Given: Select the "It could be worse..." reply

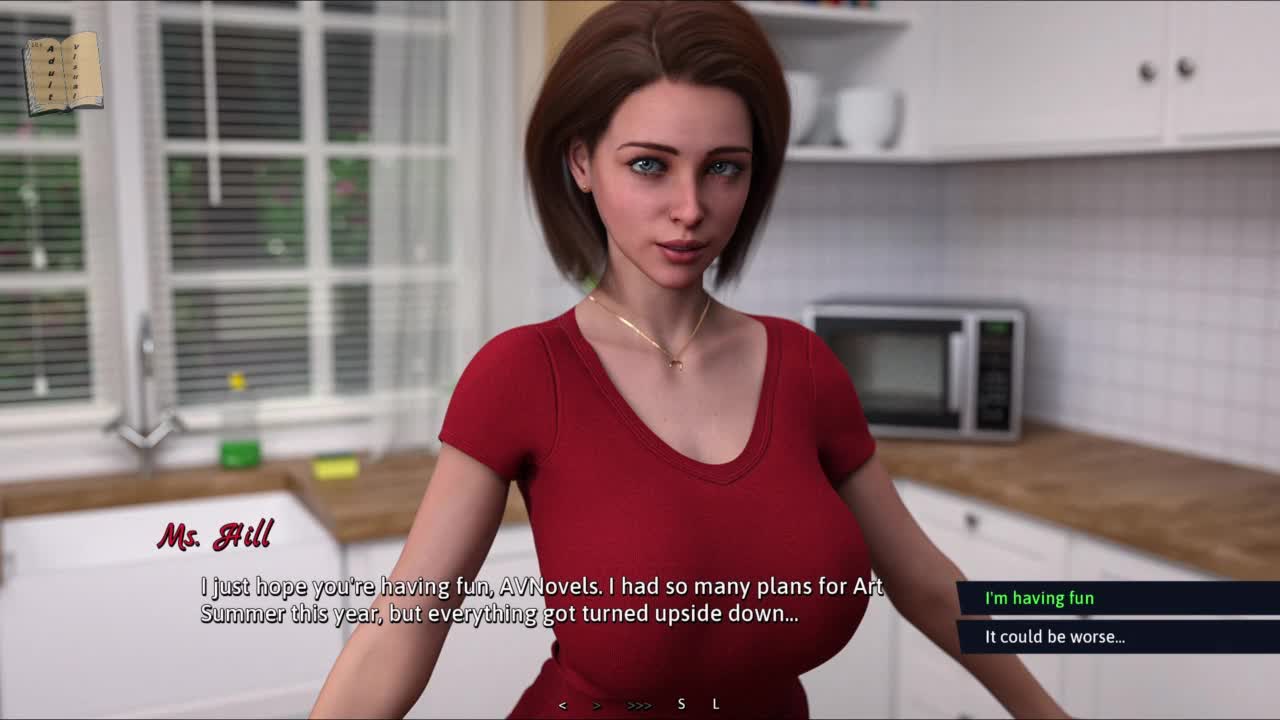Looking at the screenshot, I should tap(1055, 636).
